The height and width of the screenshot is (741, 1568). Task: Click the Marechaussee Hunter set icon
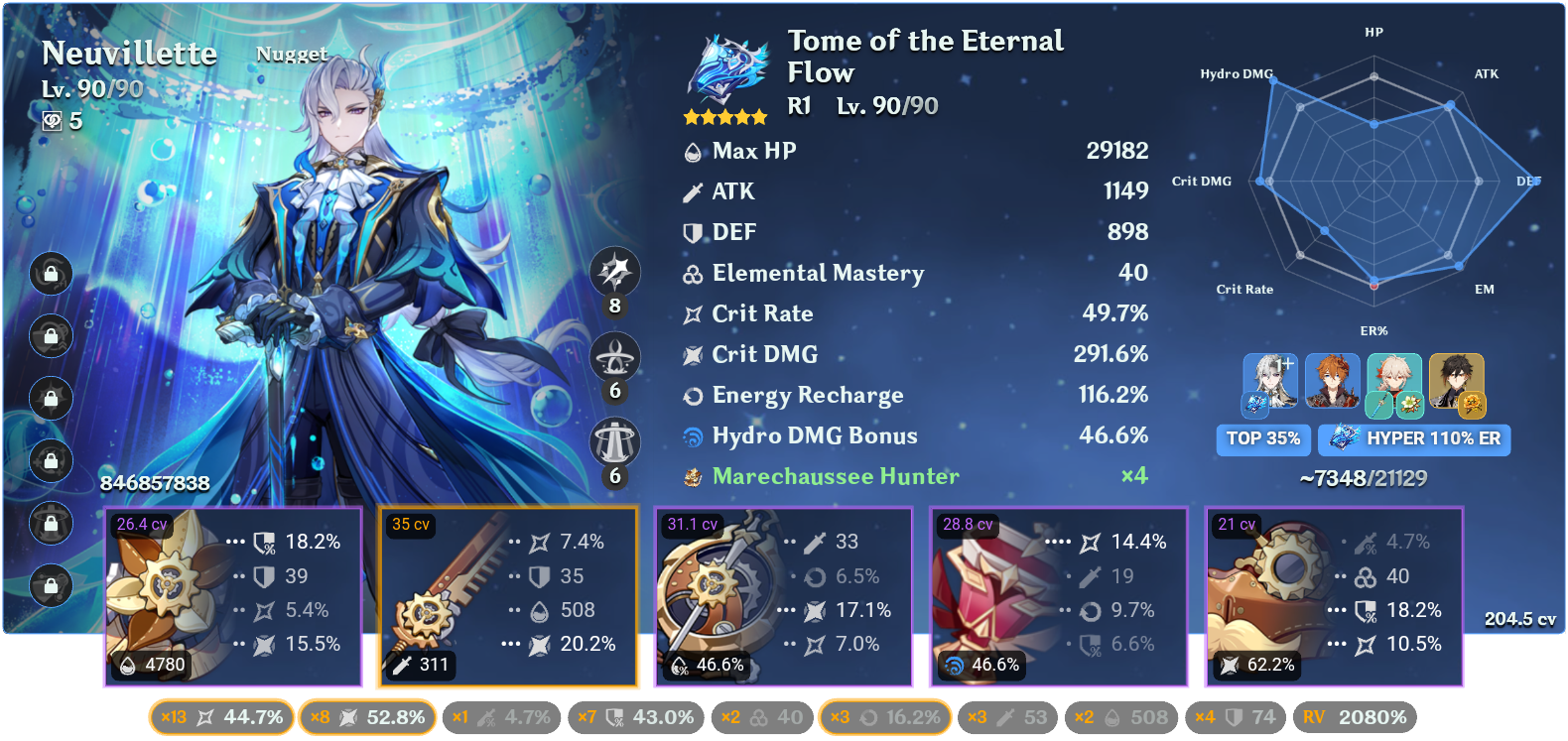coord(692,476)
